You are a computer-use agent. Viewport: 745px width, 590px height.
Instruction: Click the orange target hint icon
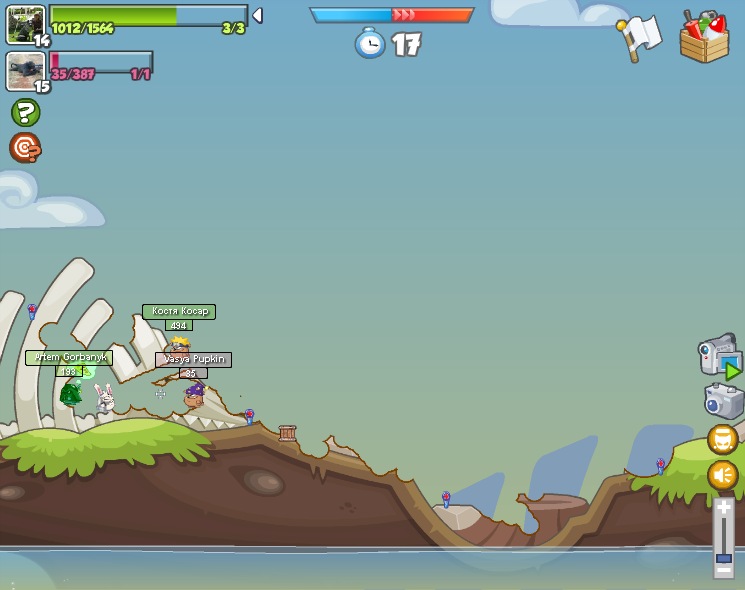tap(25, 148)
